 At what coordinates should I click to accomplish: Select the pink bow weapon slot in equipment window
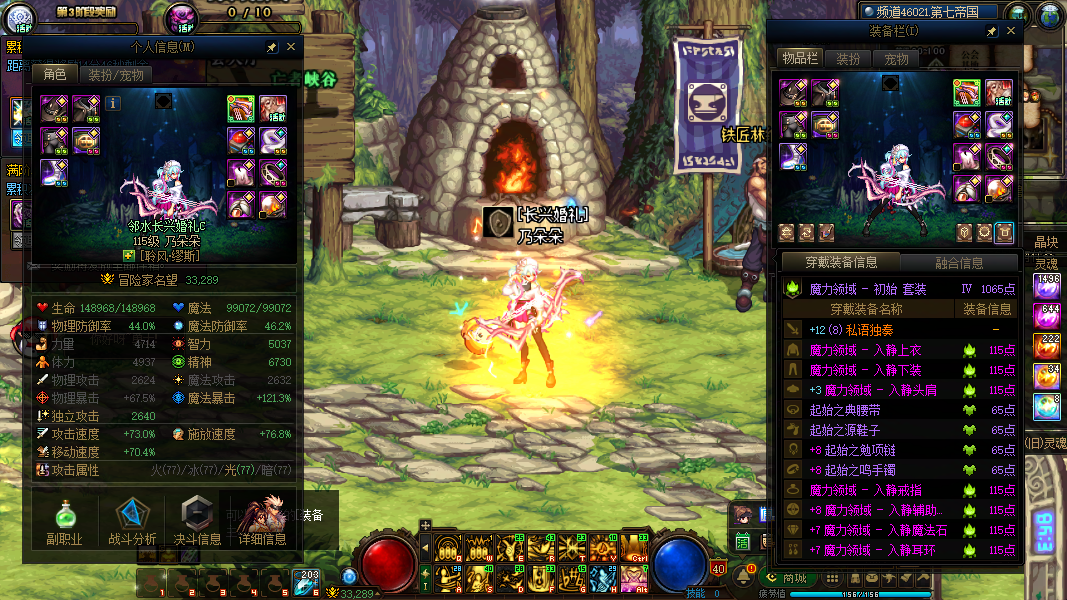pos(968,93)
